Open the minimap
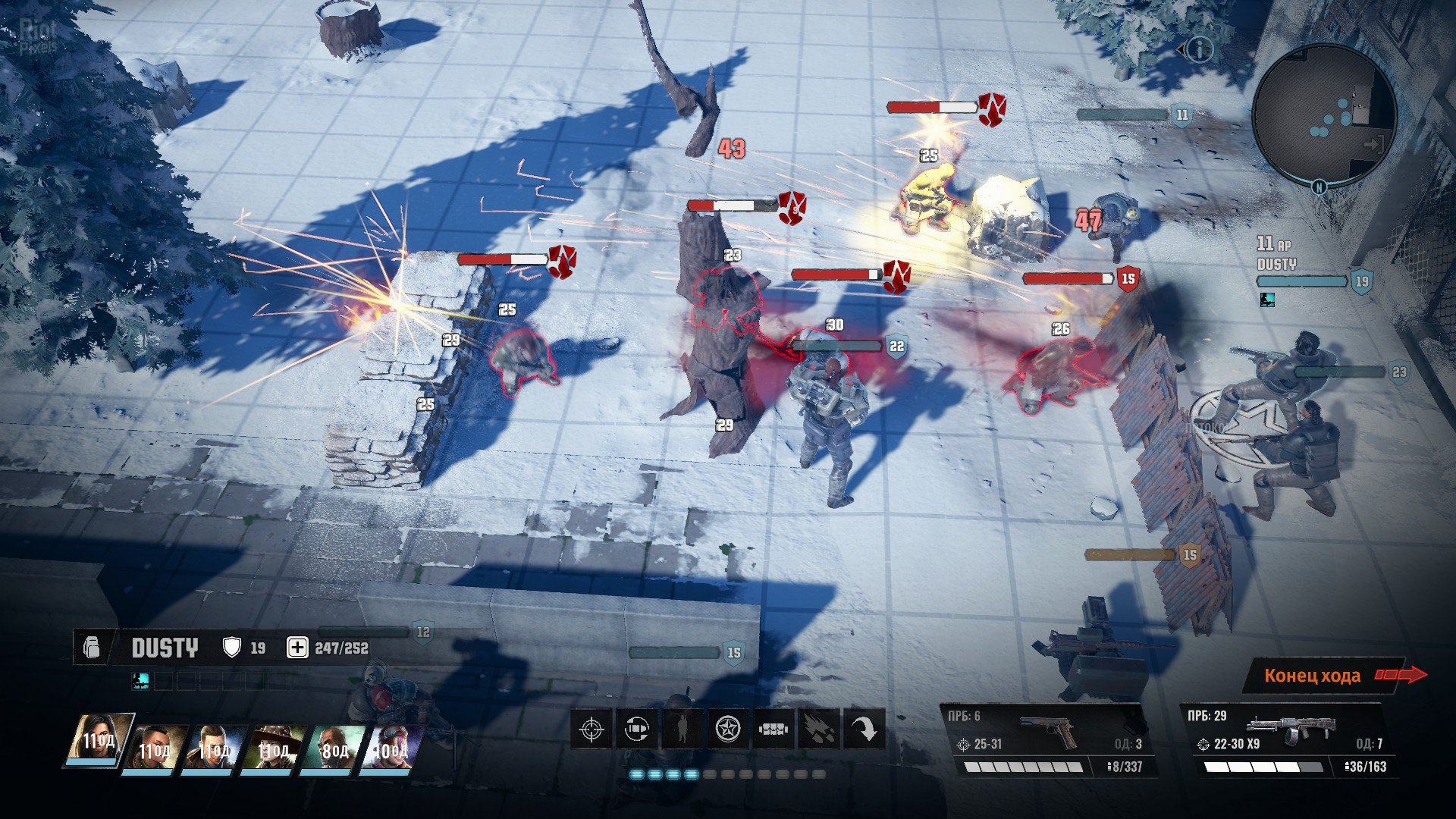The image size is (1456, 819). pos(1324,114)
